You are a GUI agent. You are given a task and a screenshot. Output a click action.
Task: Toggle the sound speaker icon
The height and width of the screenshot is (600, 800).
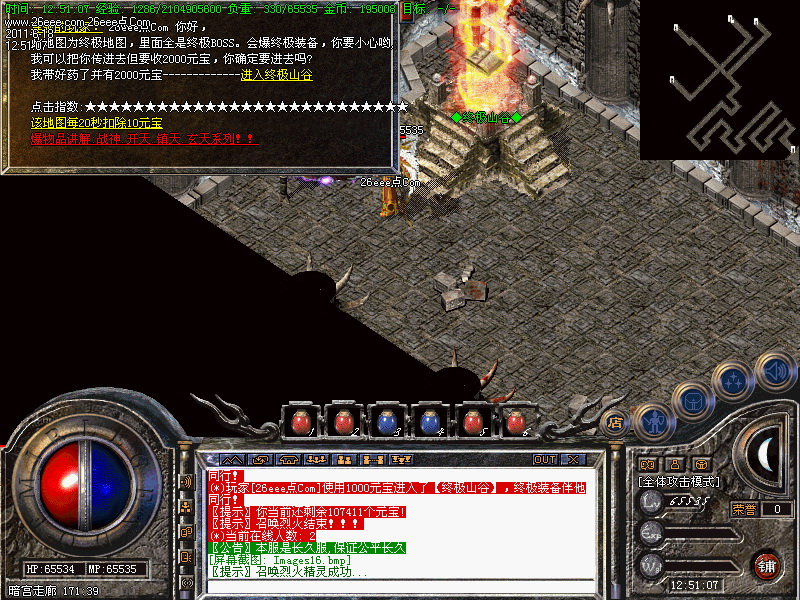click(x=774, y=371)
